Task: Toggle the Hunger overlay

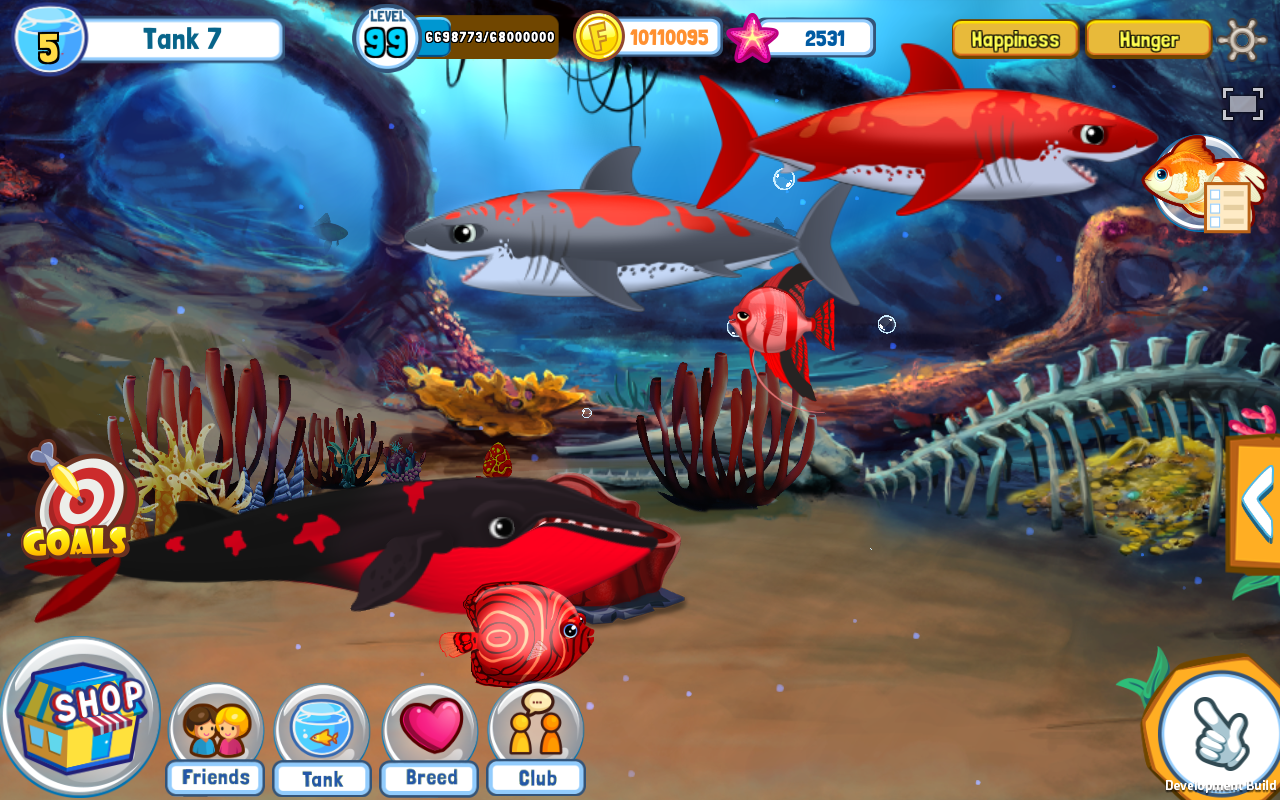Action: (x=1148, y=38)
